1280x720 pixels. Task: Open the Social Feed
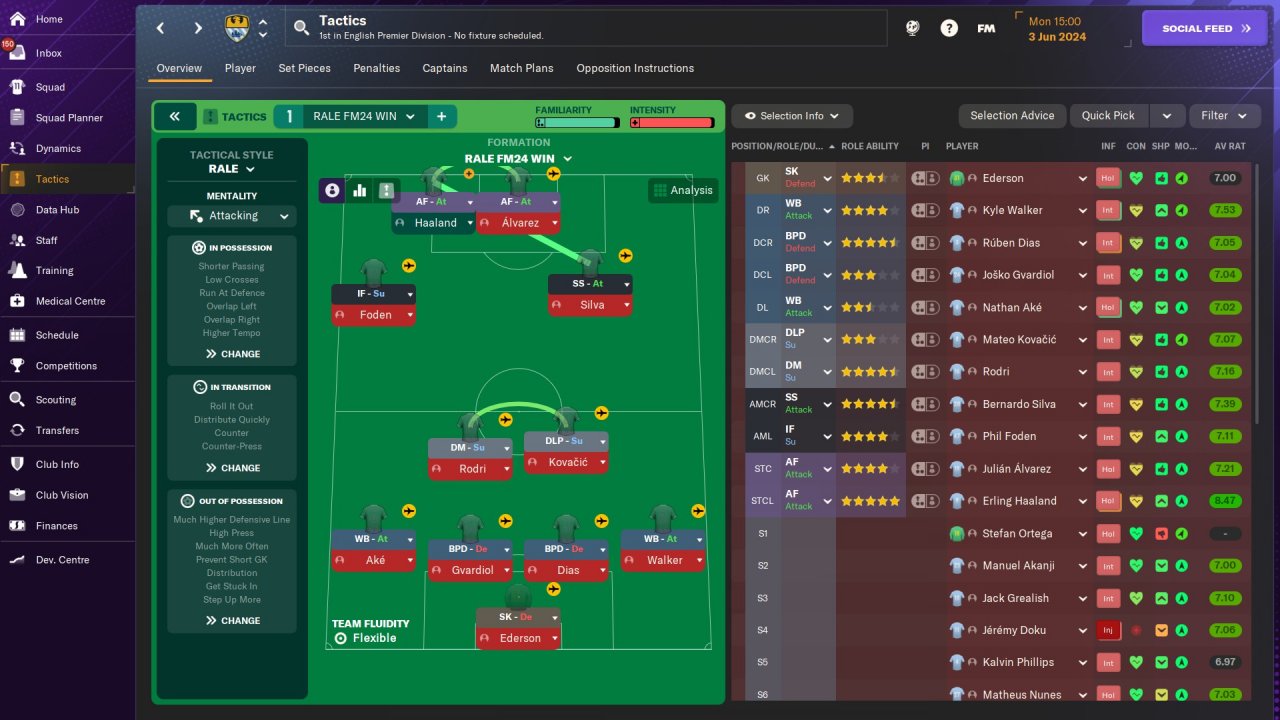(1204, 28)
